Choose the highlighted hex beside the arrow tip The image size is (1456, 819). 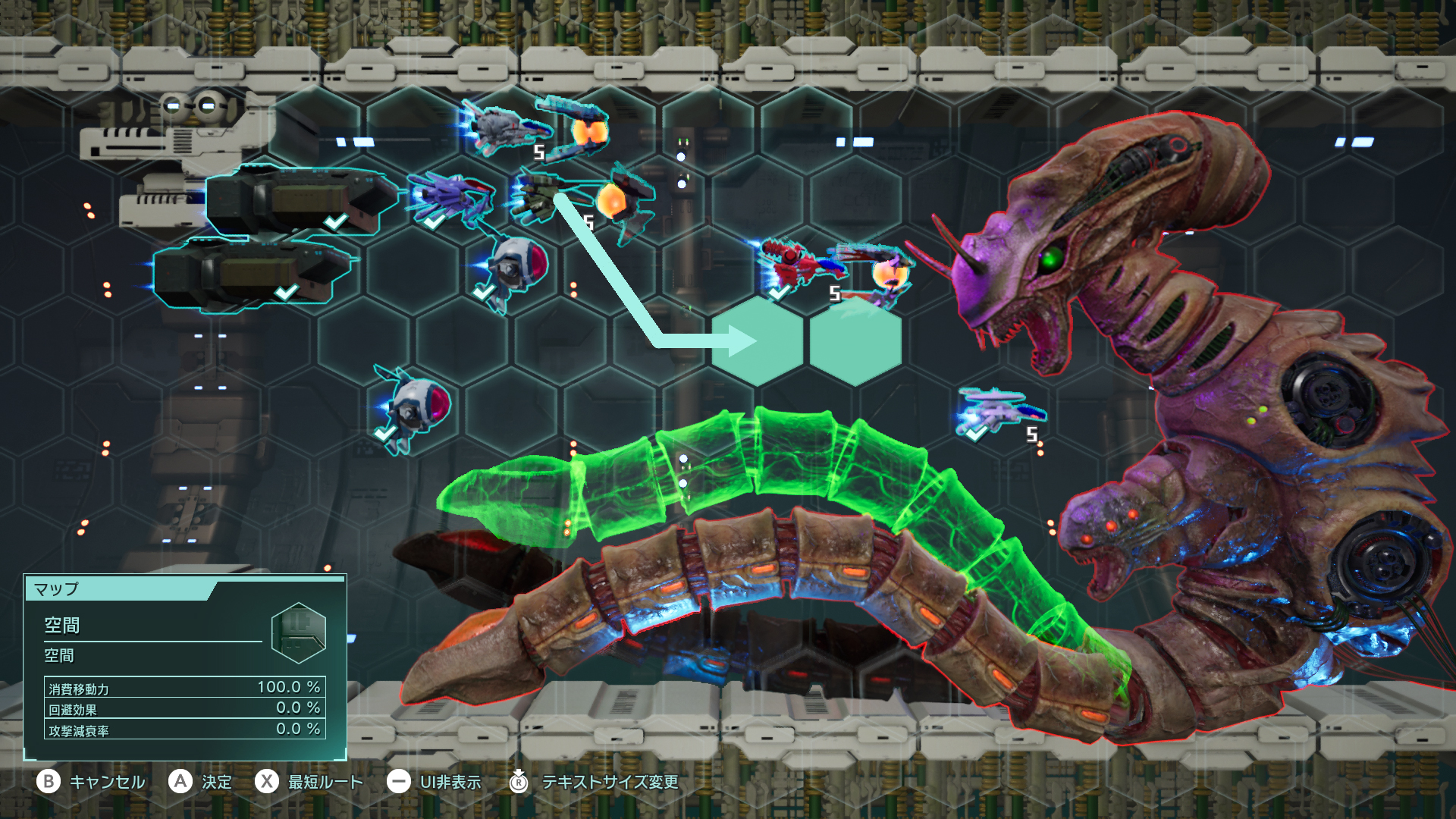(x=855, y=340)
